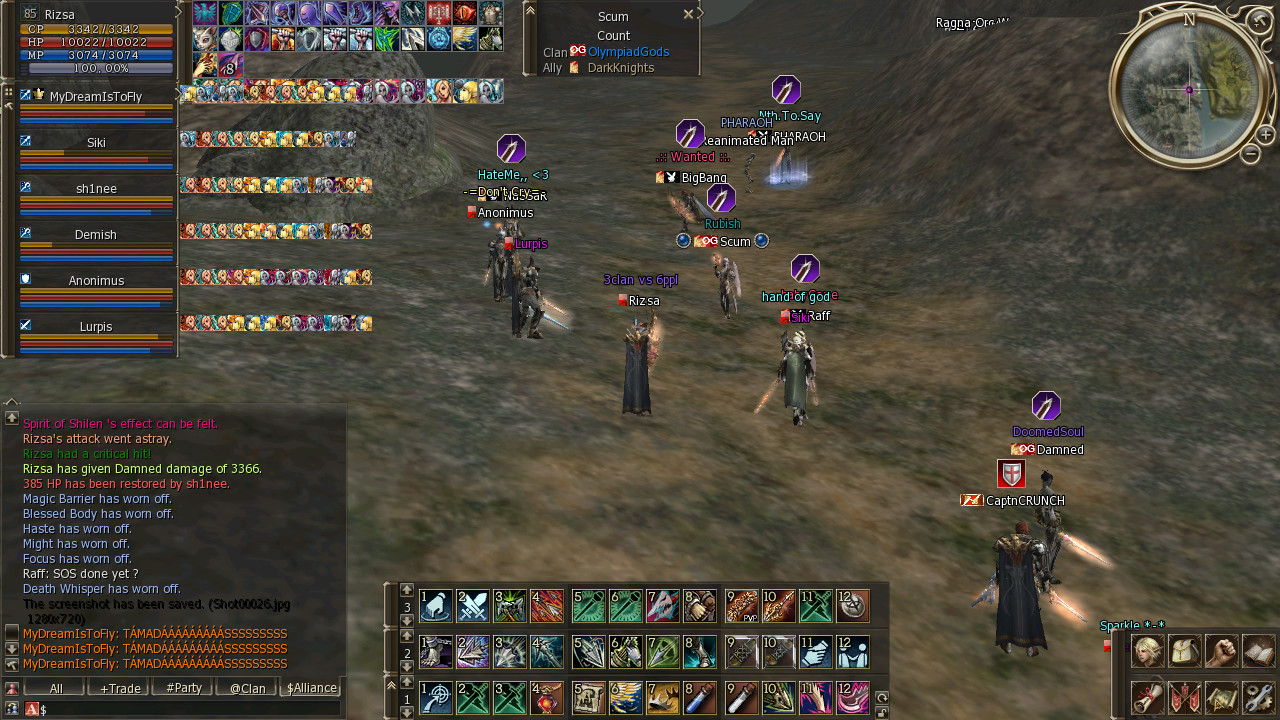Switch to the @Clan chat tab
The height and width of the screenshot is (720, 1280).
click(247, 688)
